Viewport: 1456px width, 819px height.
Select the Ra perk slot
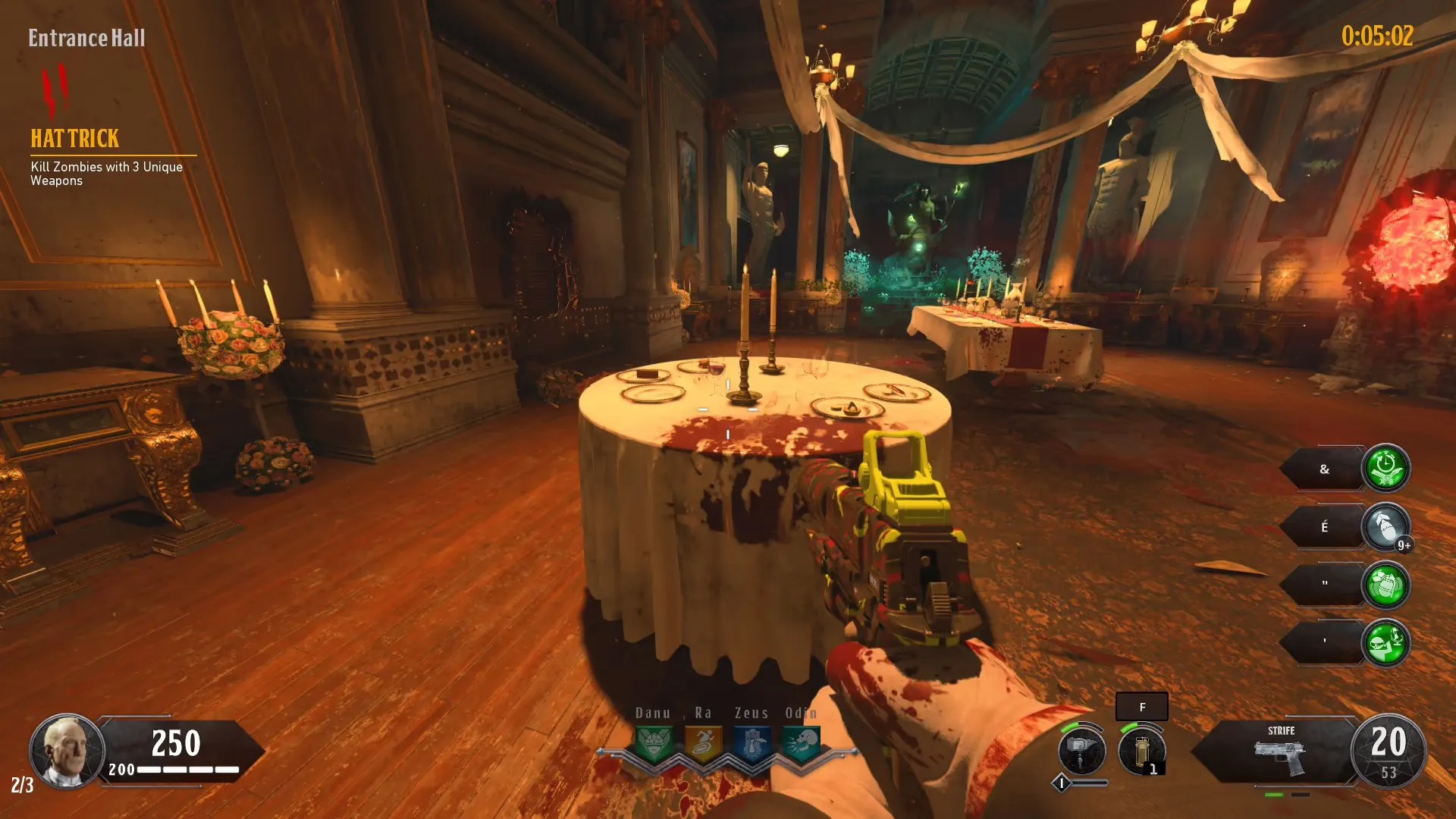(703, 744)
